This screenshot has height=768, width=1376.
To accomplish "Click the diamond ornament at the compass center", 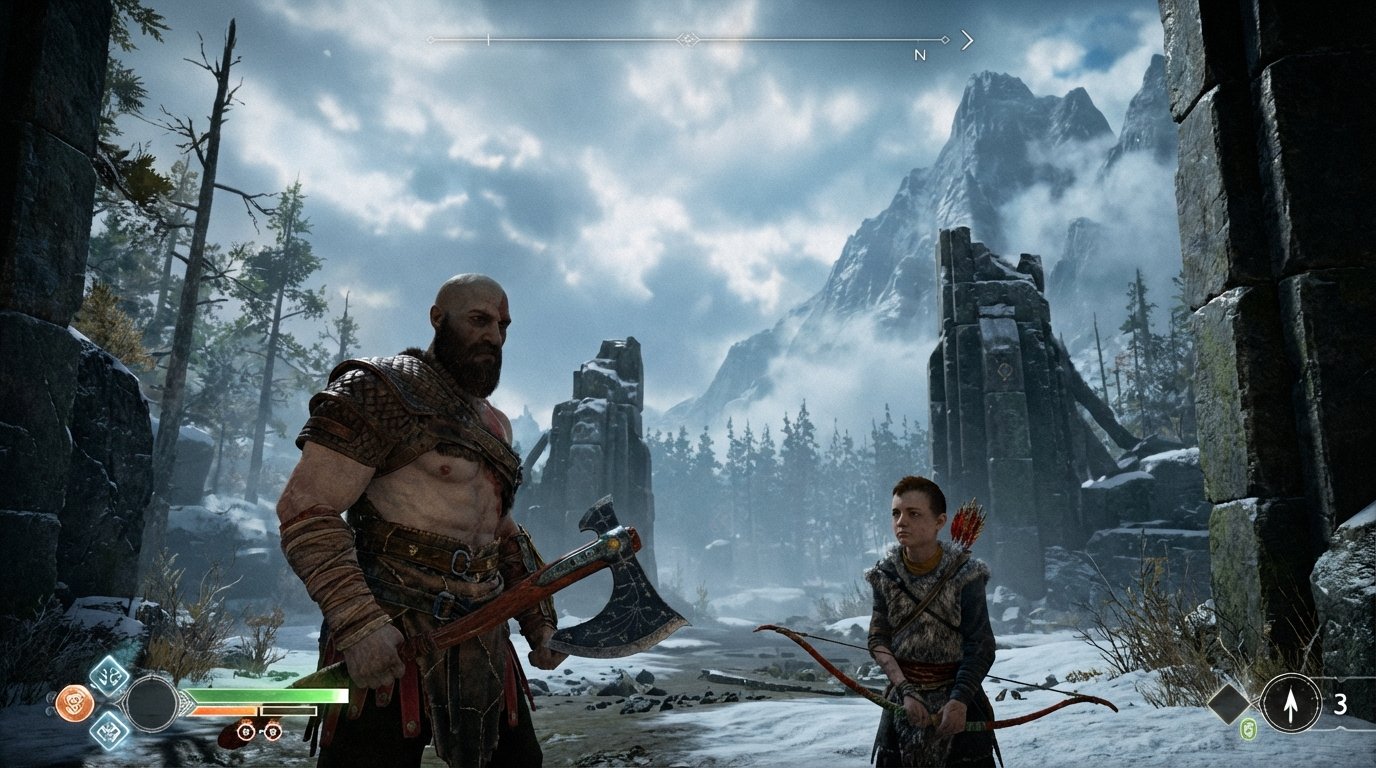I will point(689,39).
